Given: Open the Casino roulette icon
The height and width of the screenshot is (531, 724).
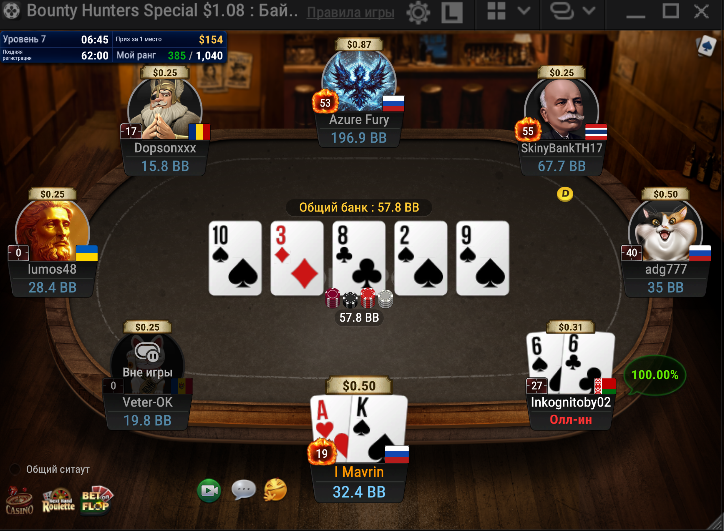Looking at the screenshot, I should [x=19, y=498].
